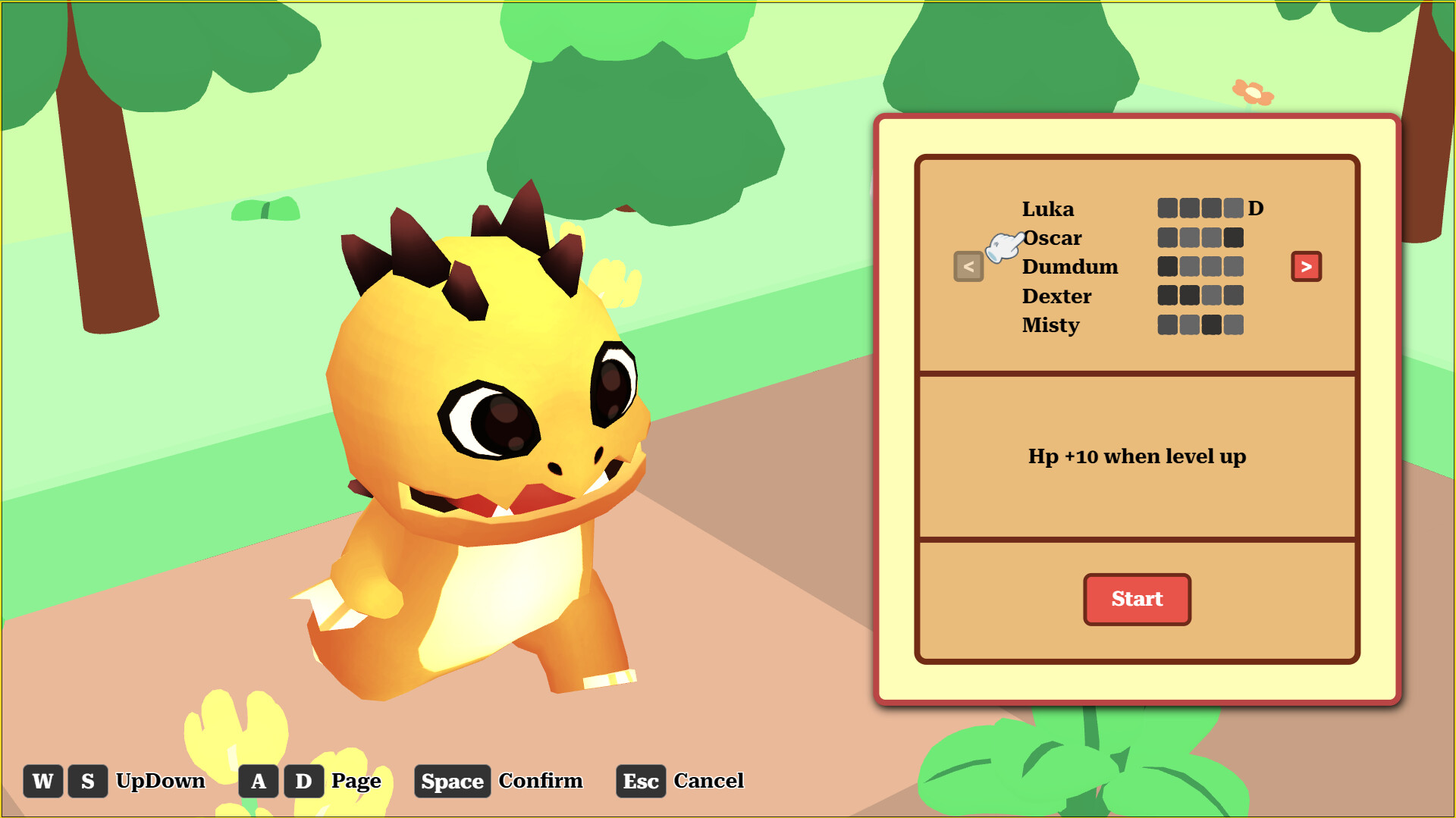Open the next pet page with right arrow
Viewport: 1456px width, 818px height.
(1306, 266)
